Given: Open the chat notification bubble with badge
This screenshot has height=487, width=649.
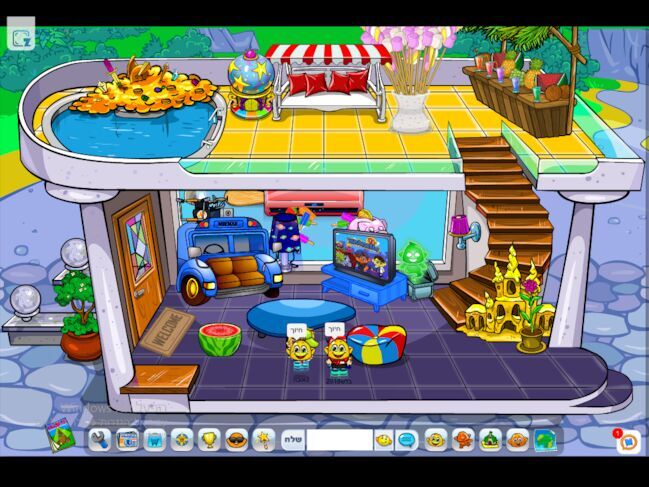Looking at the screenshot, I should (x=628, y=441).
